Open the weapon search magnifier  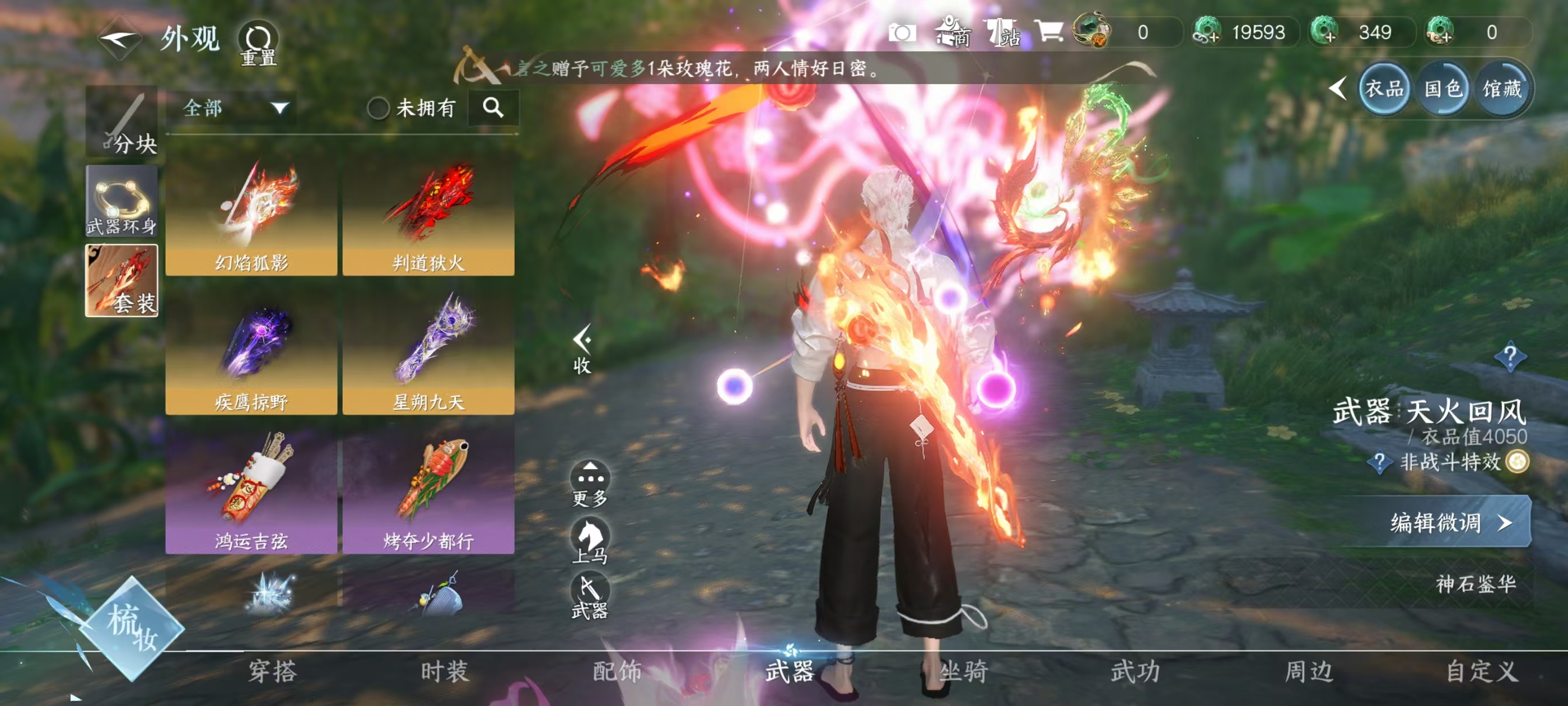click(x=493, y=108)
